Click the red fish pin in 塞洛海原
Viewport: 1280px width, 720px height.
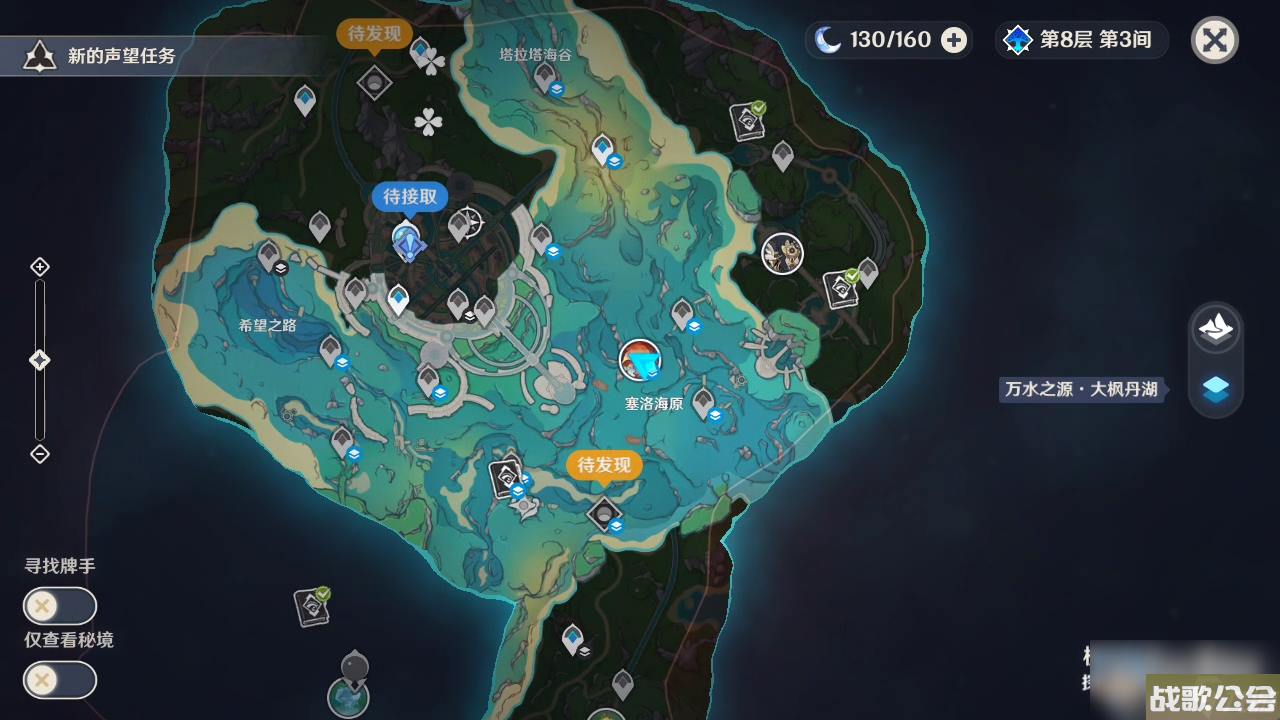[640, 360]
